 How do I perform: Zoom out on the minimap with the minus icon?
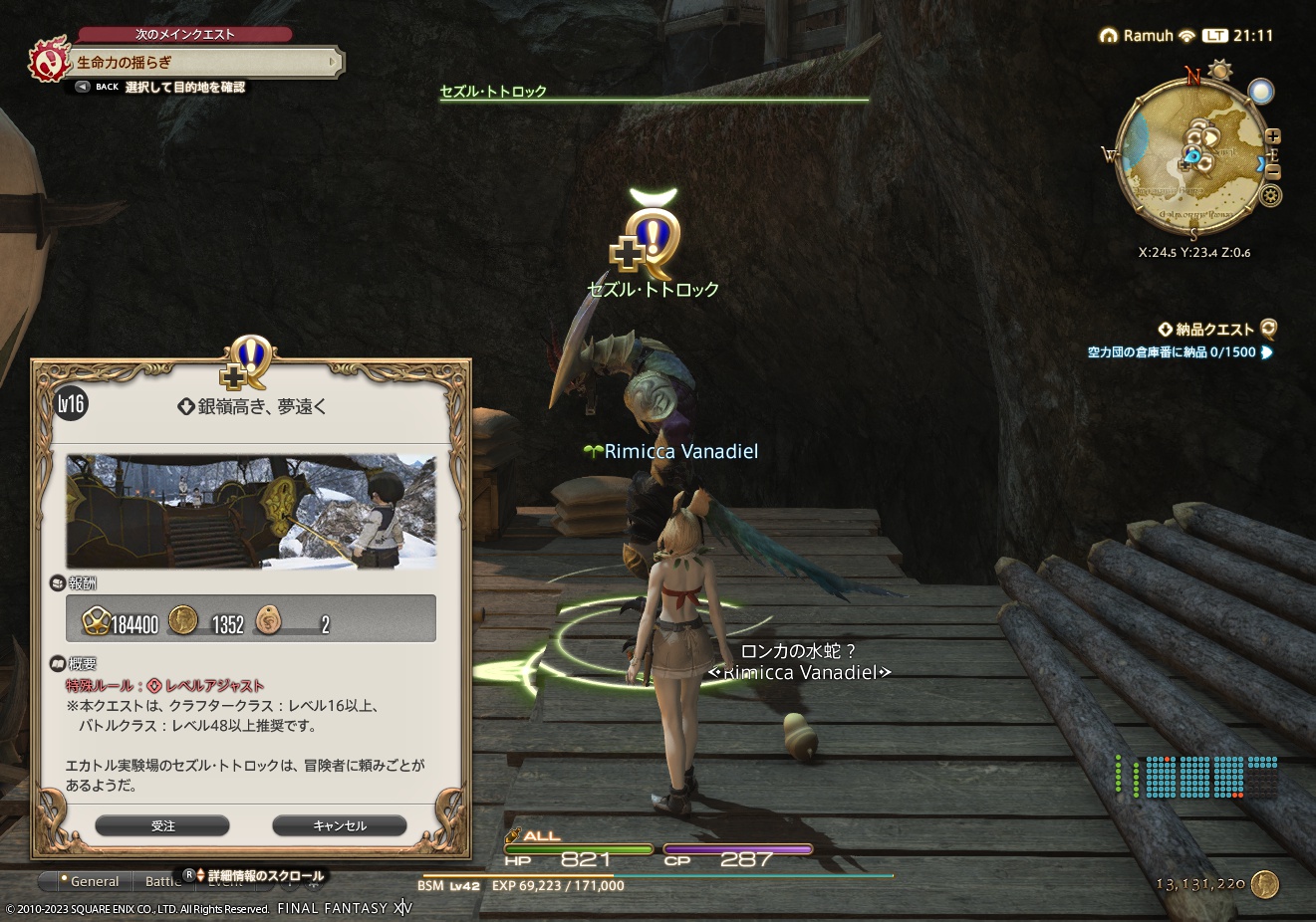click(x=1273, y=171)
